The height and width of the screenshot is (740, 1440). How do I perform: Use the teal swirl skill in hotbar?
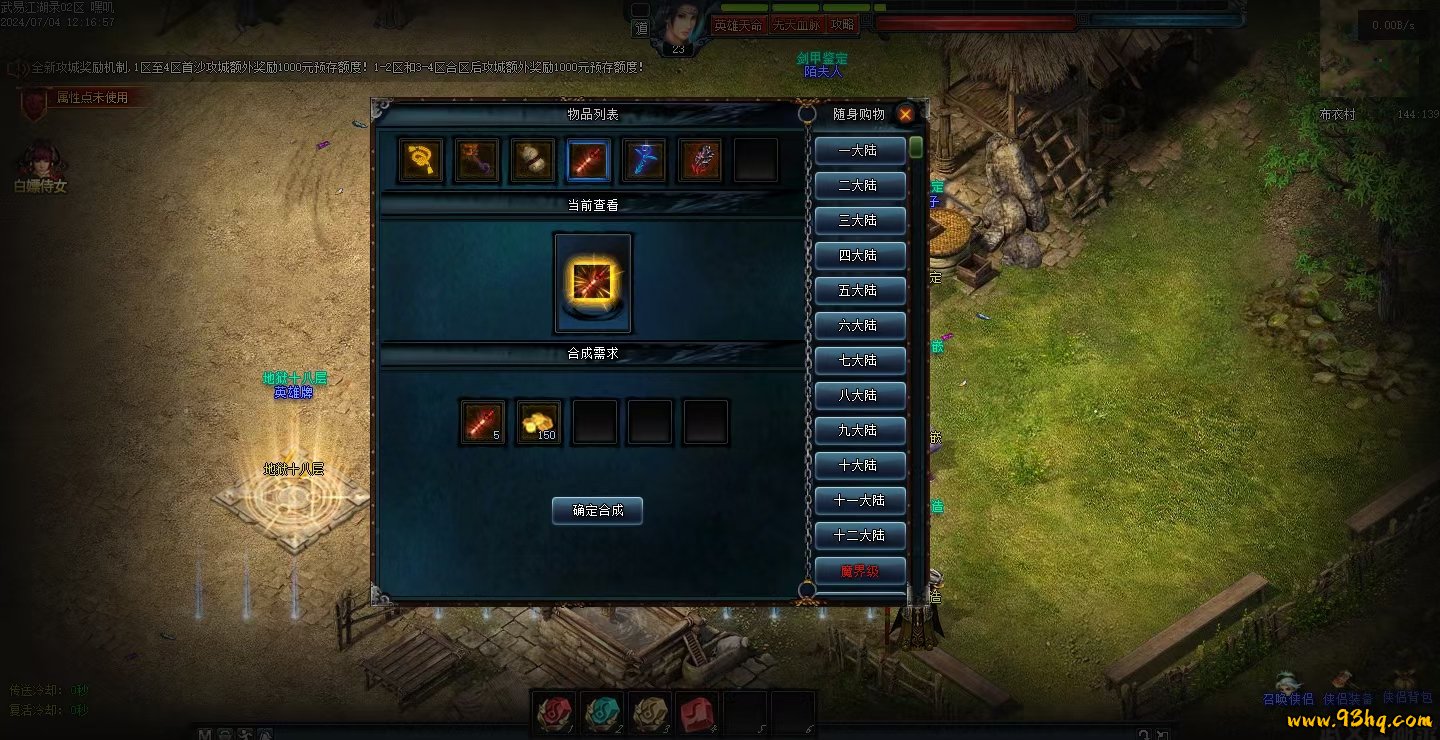[602, 712]
